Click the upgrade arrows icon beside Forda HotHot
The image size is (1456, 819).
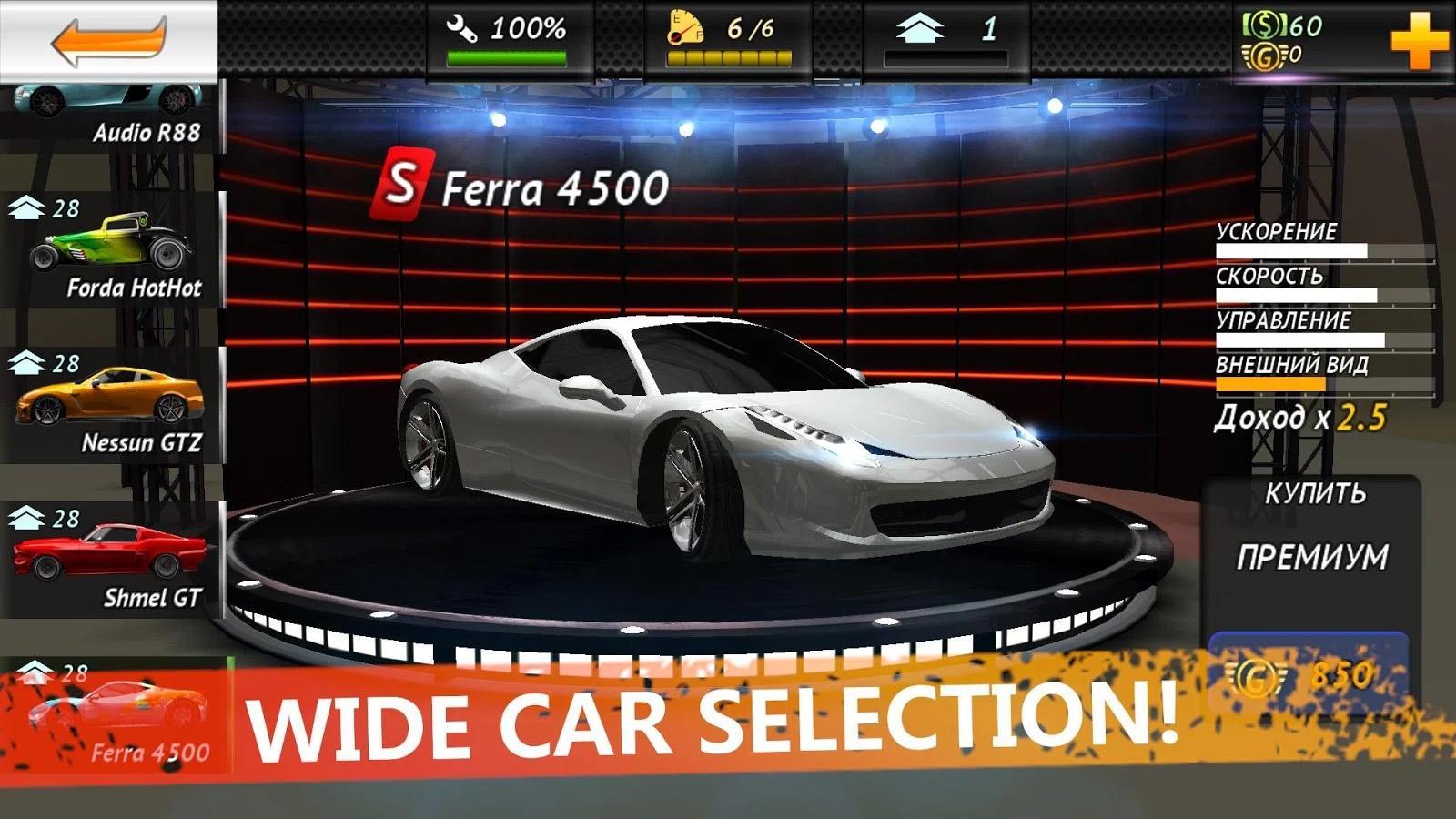[x=27, y=209]
